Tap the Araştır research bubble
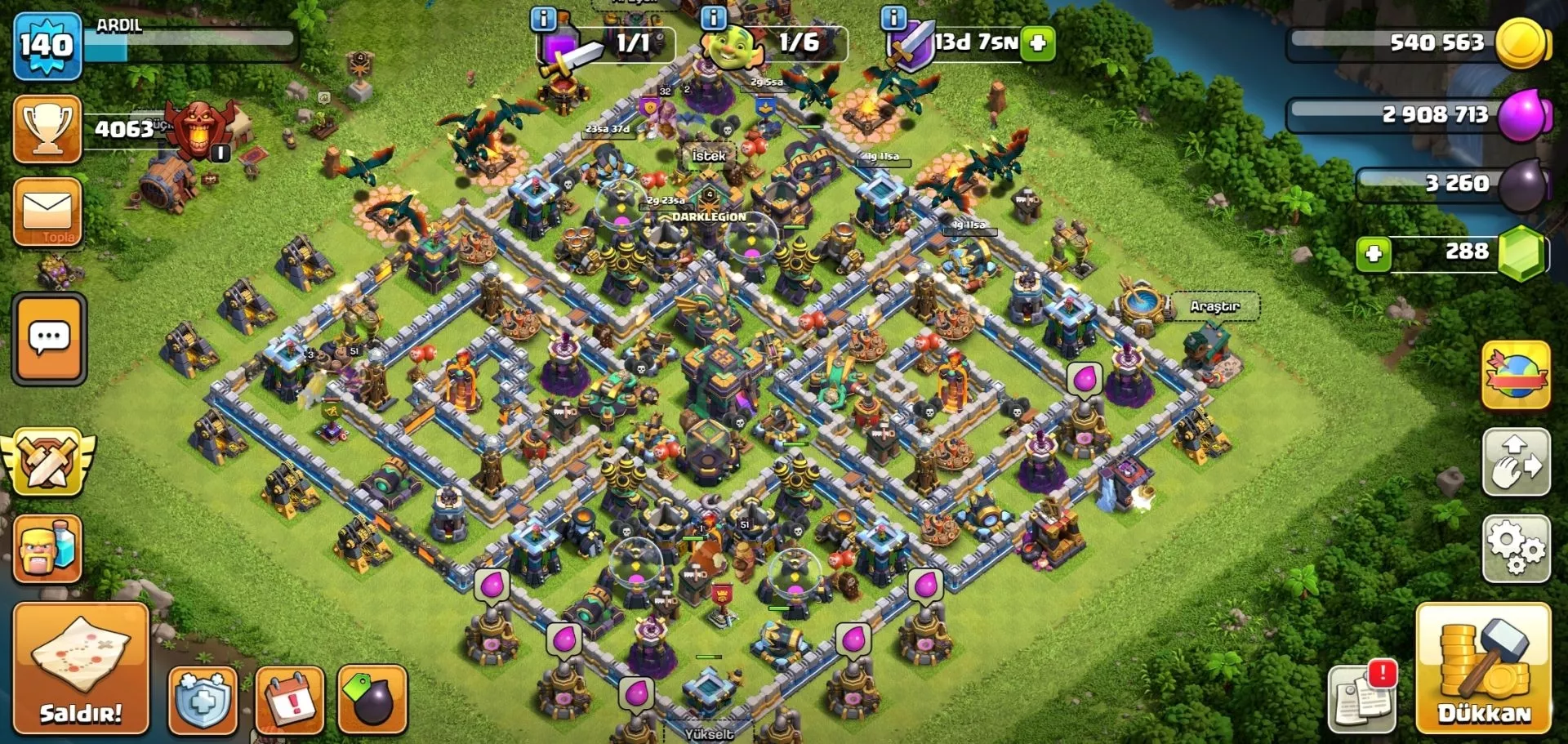This screenshot has width=1568, height=744. tap(1214, 306)
